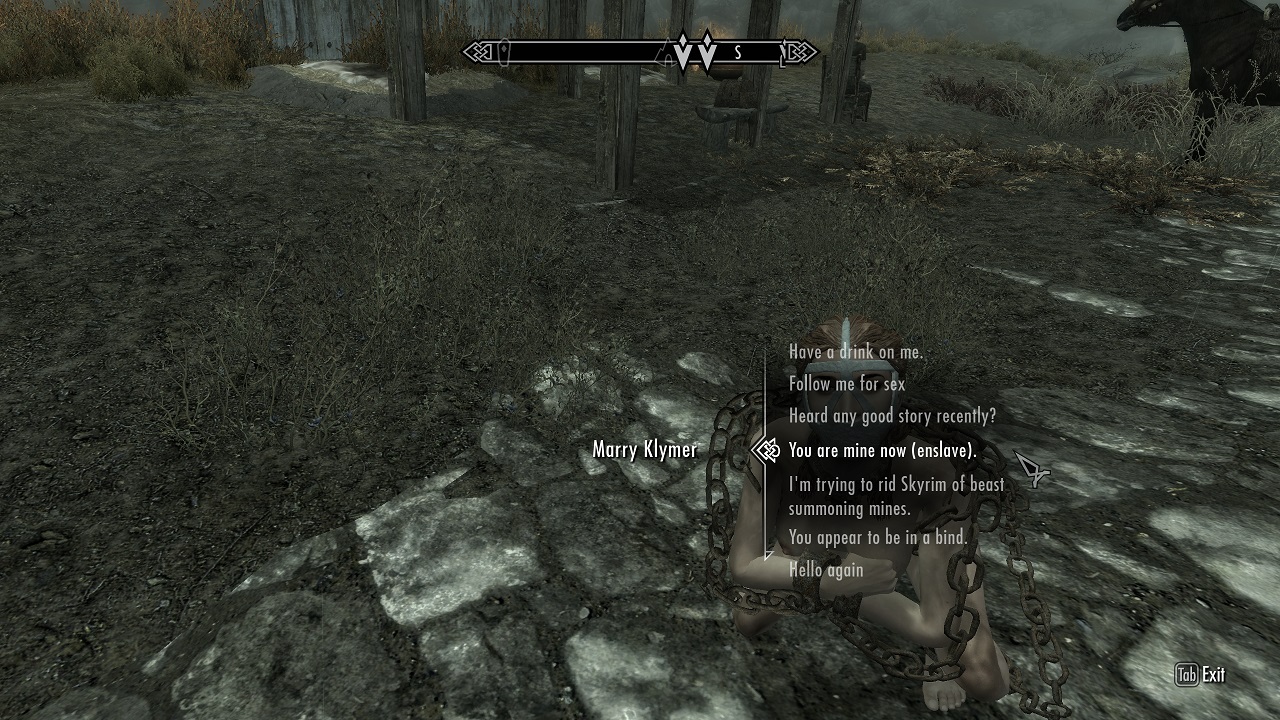Click the right compass quest marker diamond
The height and width of the screenshot is (720, 1280).
[x=707, y=50]
